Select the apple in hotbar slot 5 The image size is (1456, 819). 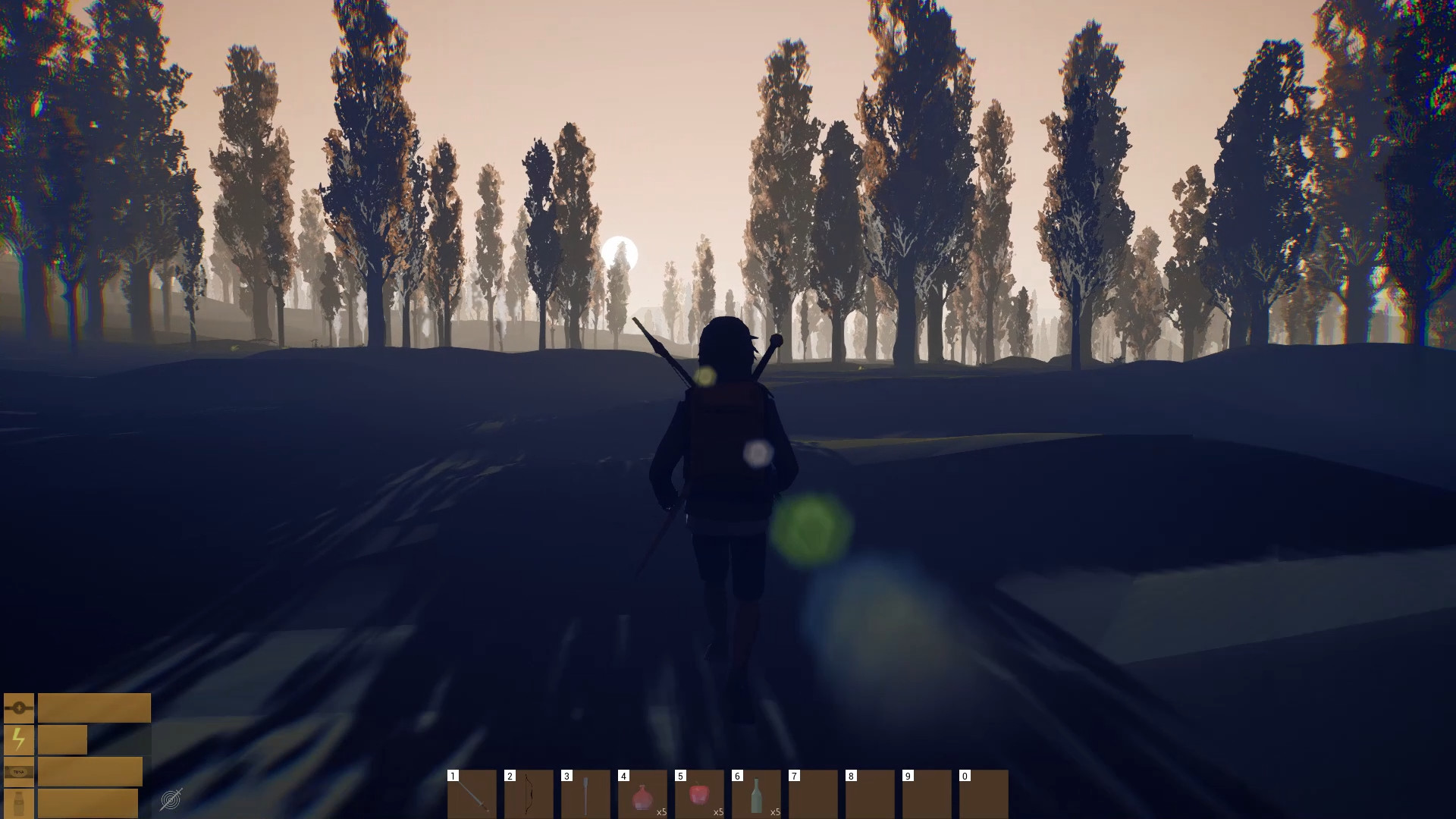click(x=698, y=795)
